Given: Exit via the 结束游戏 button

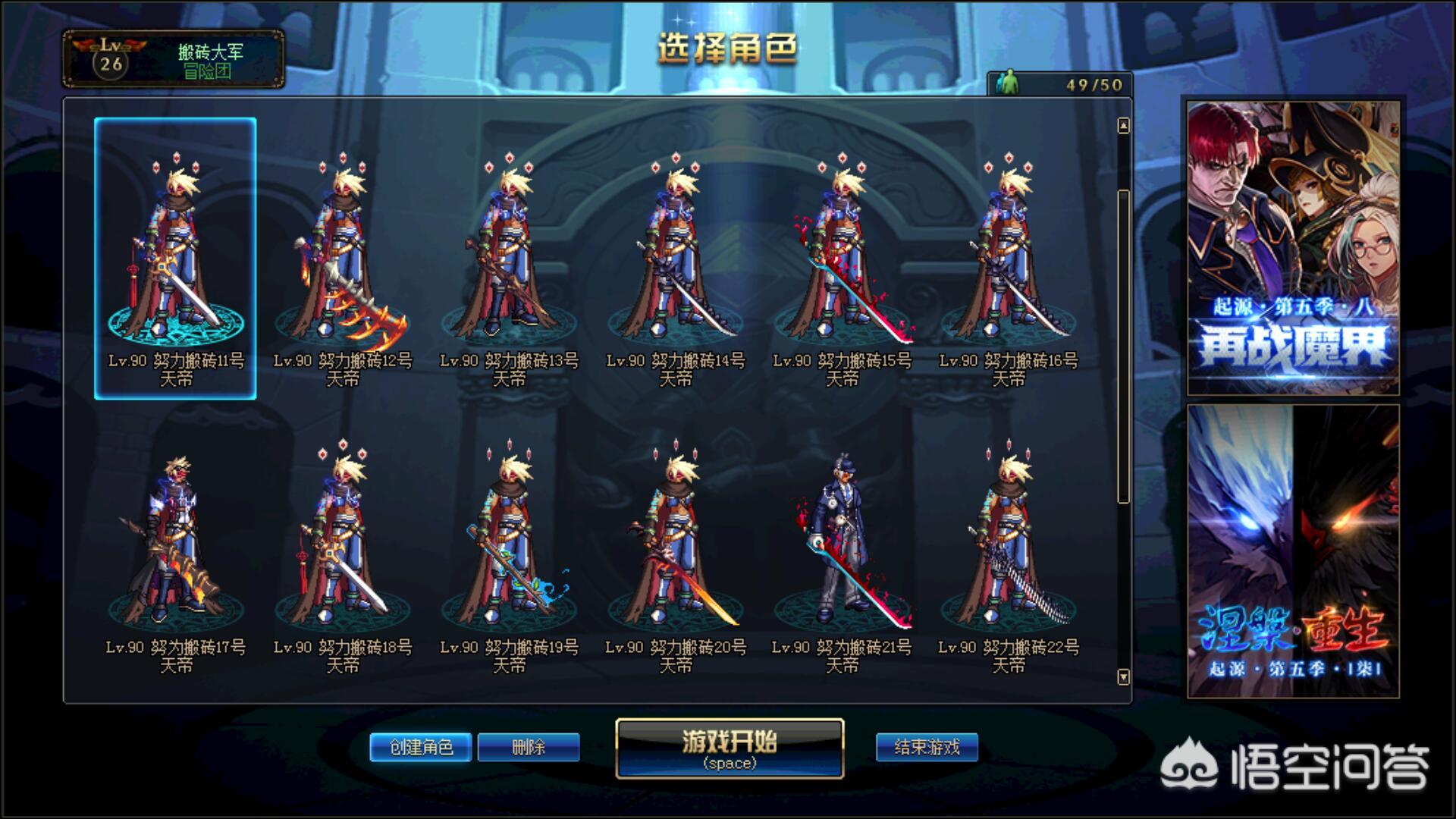Looking at the screenshot, I should pos(927,747).
